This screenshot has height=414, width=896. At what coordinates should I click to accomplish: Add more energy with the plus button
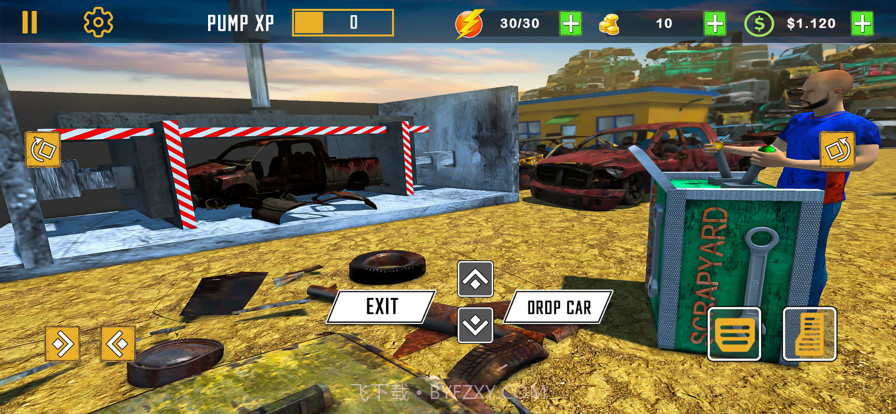571,23
